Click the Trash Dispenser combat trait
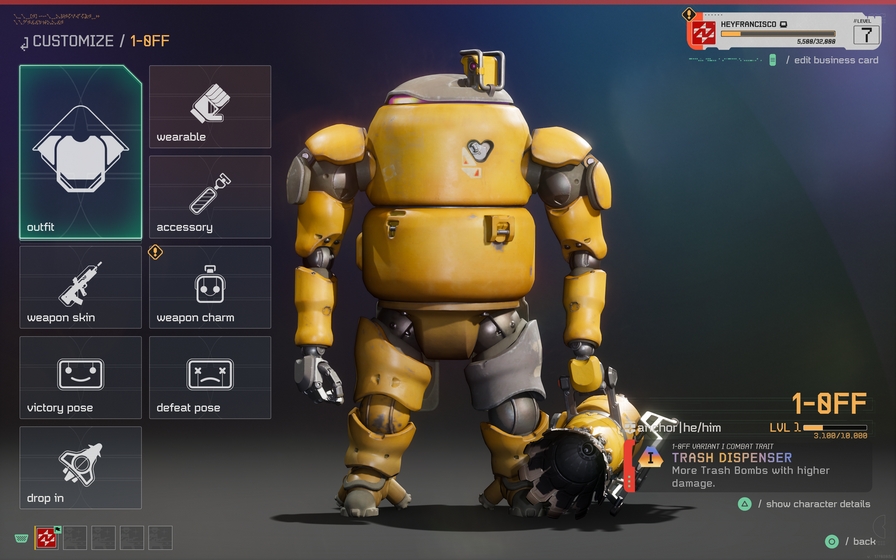Viewport: 896px width, 560px height. pyautogui.click(x=731, y=458)
